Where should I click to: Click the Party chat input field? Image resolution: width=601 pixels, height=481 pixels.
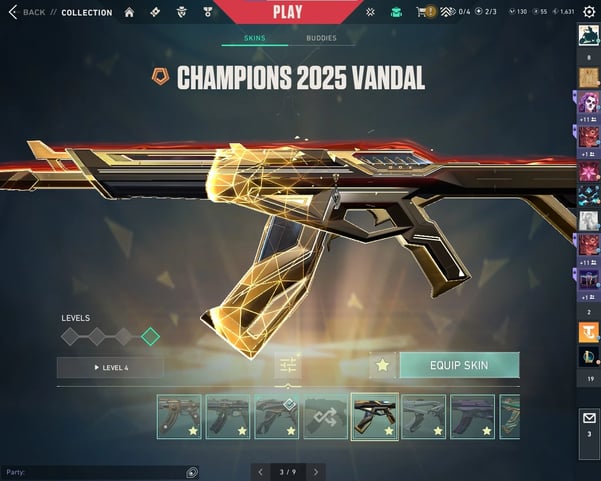(x=90, y=472)
